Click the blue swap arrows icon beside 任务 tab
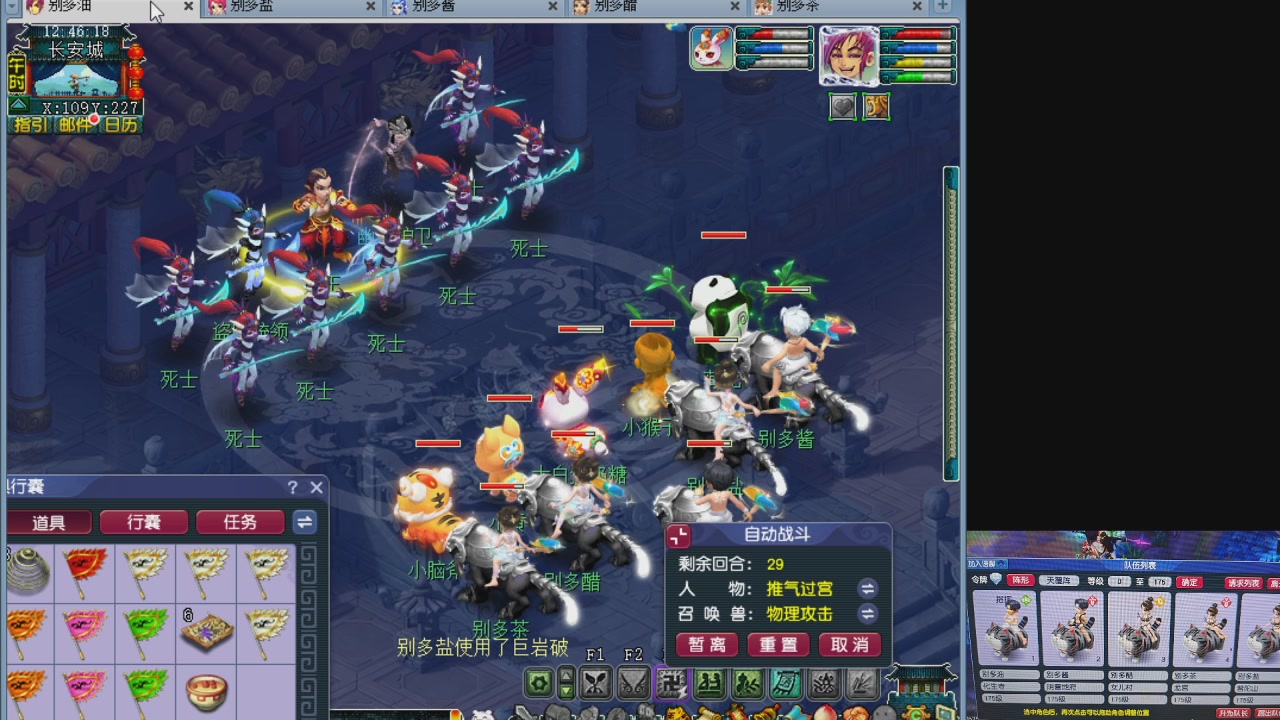Viewport: 1280px width, 720px height. (303, 522)
